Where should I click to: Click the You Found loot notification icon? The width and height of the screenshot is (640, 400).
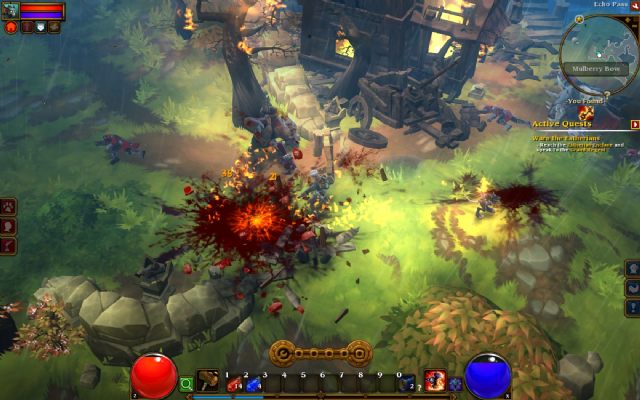tap(586, 113)
